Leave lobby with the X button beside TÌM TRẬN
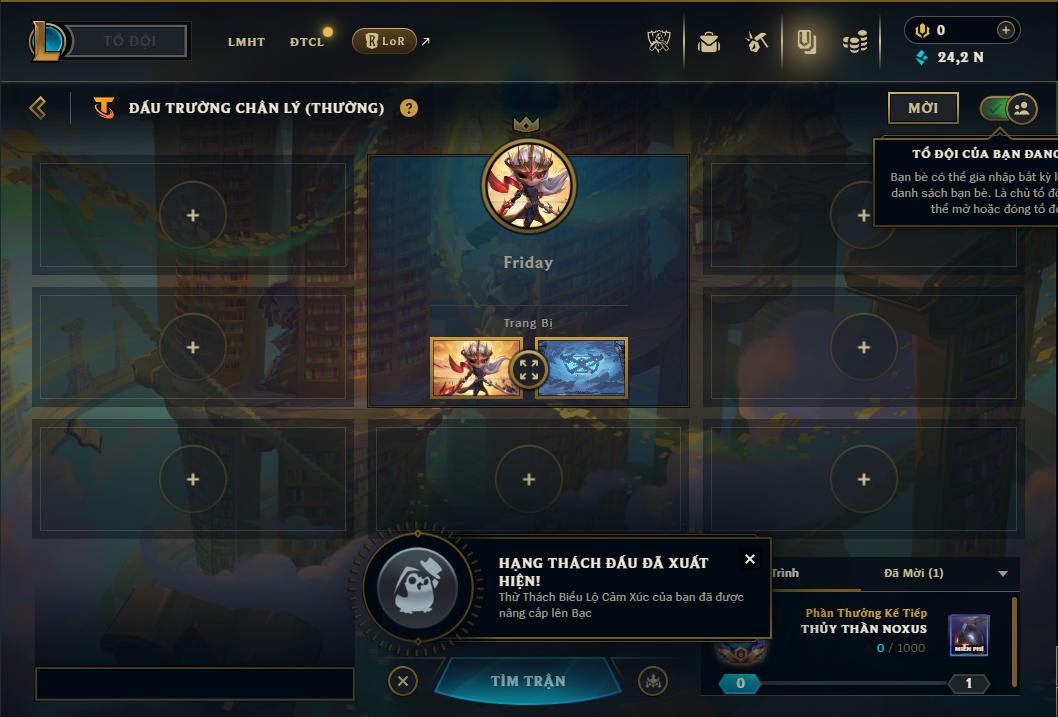Viewport: 1058px width, 717px height. (402, 681)
